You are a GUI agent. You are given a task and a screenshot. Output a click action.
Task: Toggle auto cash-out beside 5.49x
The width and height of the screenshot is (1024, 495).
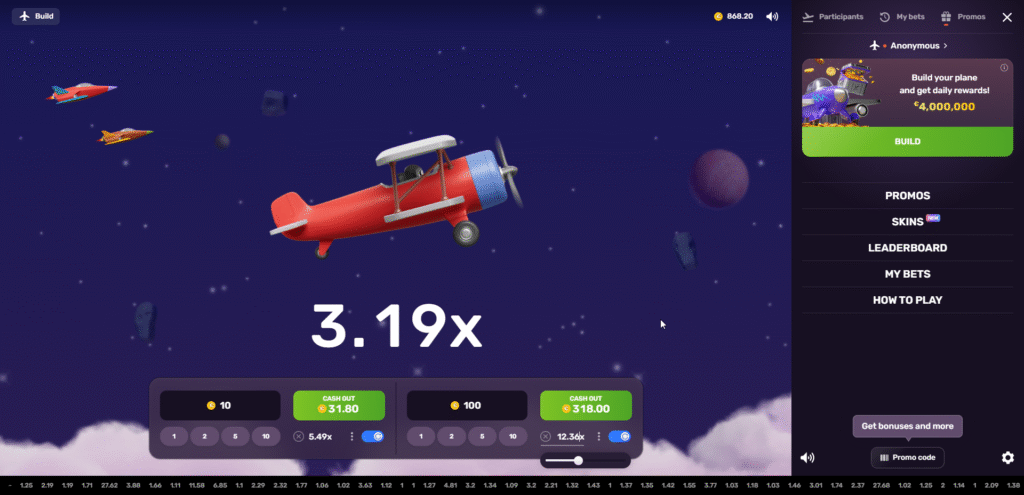coord(372,437)
